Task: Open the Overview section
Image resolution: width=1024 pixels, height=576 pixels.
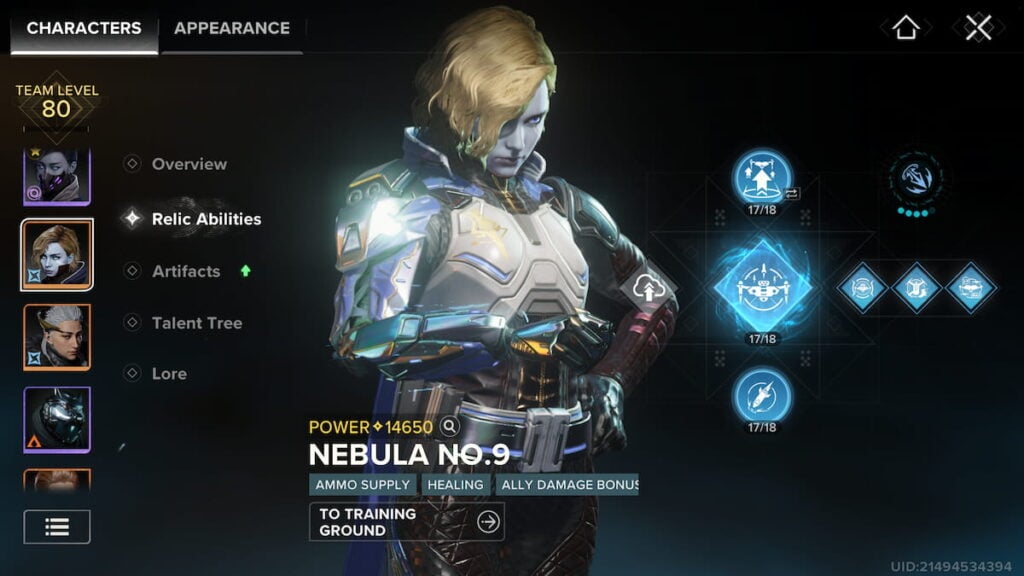Action: [x=188, y=164]
